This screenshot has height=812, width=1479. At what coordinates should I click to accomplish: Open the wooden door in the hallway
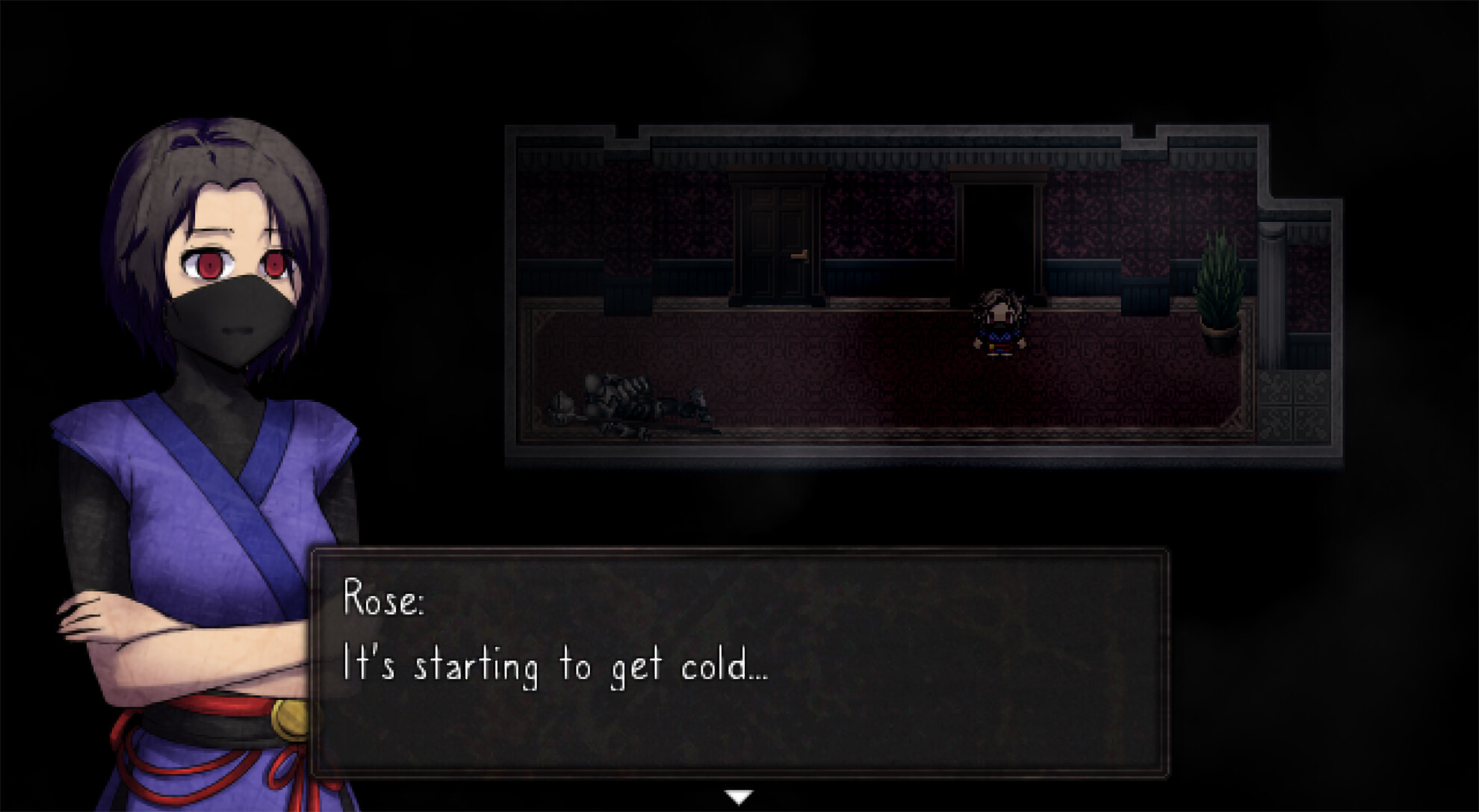click(778, 239)
